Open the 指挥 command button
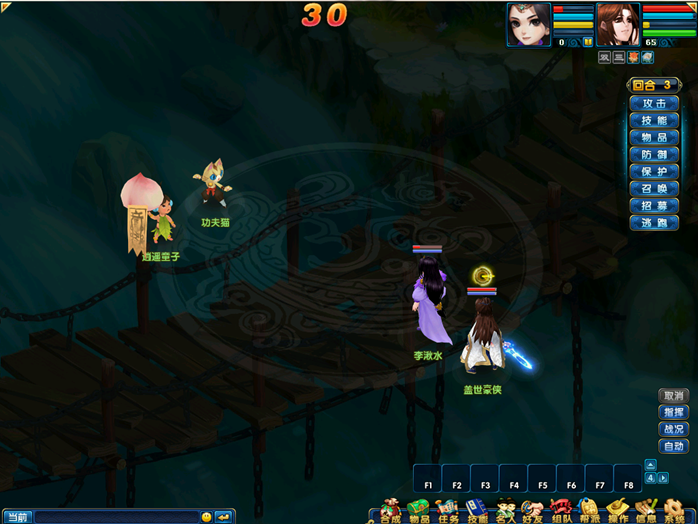This screenshot has height=524, width=698. (x=674, y=413)
